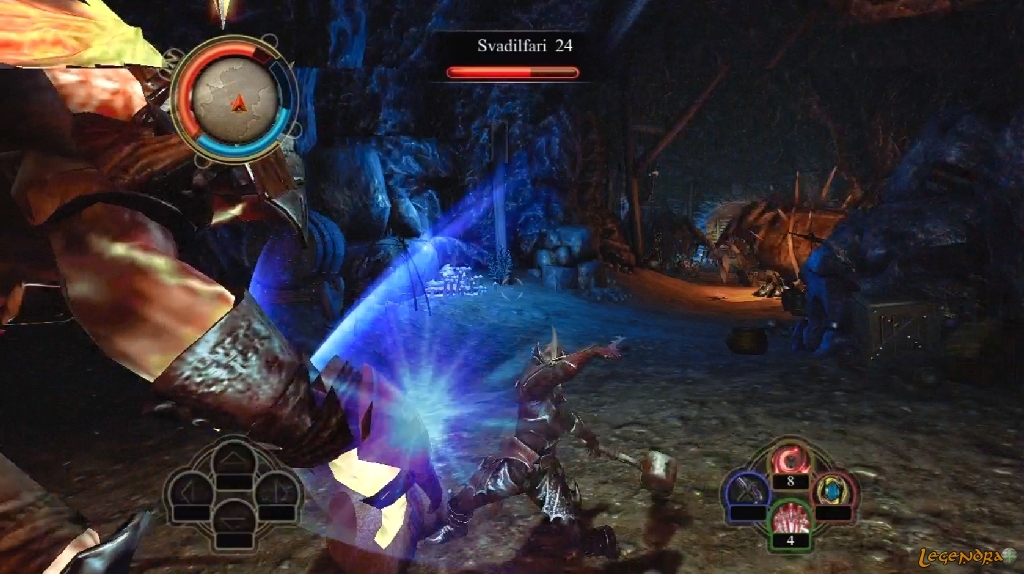Select the empty down-arrow quick slot
Image resolution: width=1024 pixels, height=574 pixels.
(234, 522)
